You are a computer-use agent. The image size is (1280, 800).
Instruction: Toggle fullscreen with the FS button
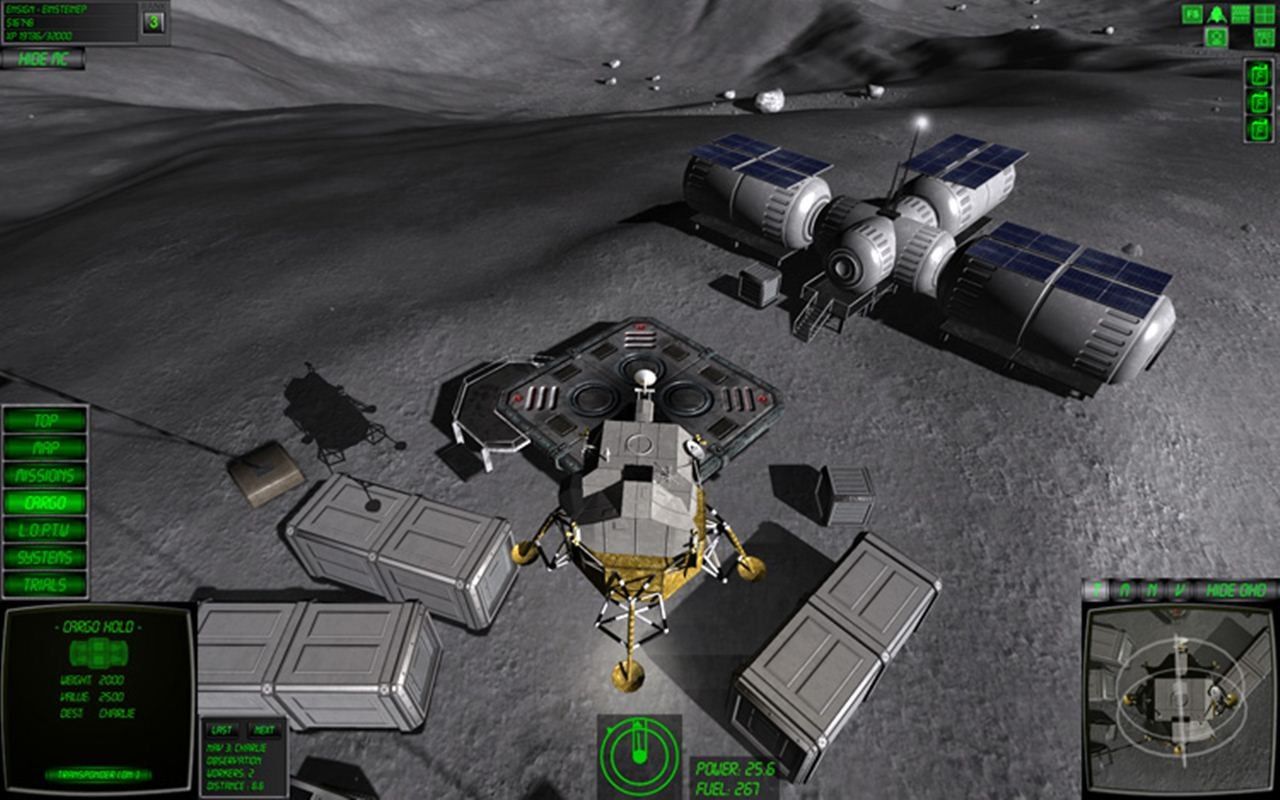tap(1192, 14)
